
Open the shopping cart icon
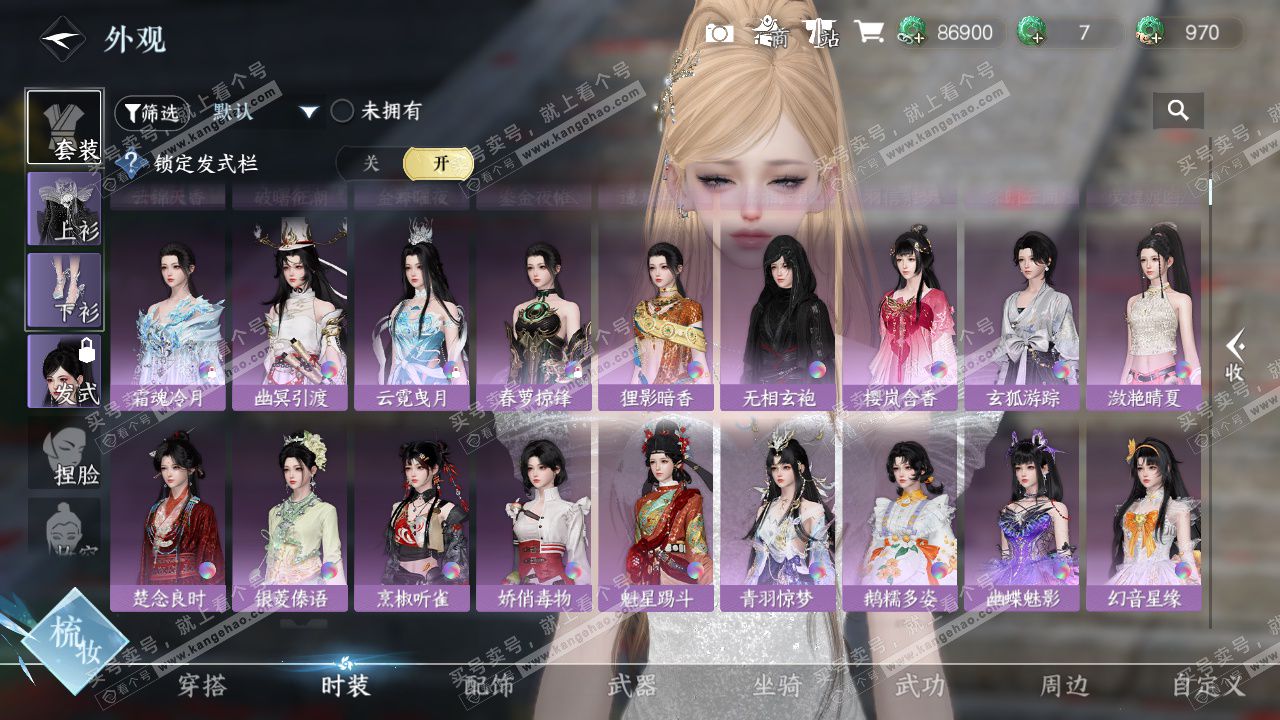click(x=868, y=33)
